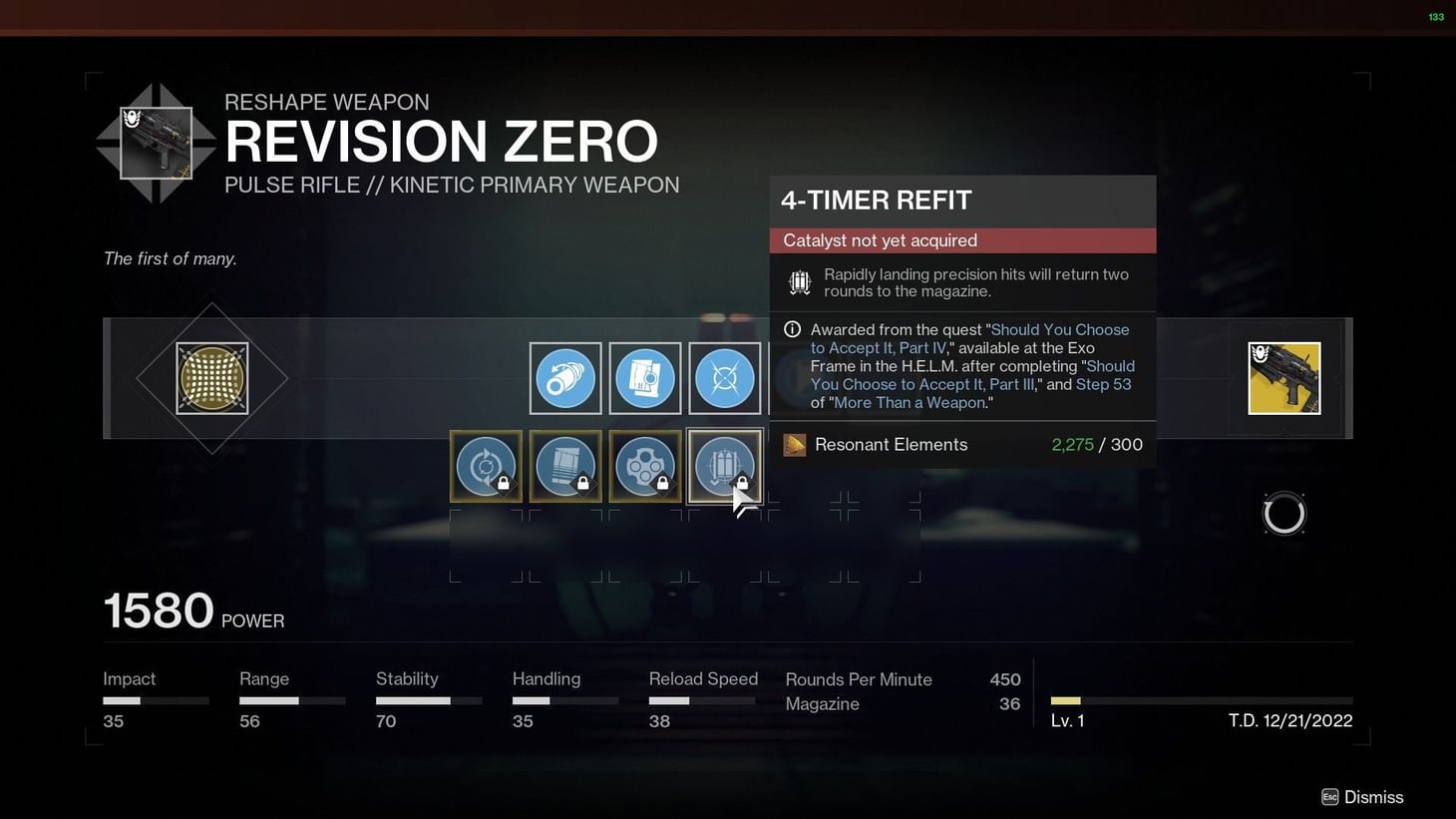Click the locked Outlaw-style catalyst perk icon
Viewport: 1456px width, 819px height.
(x=486, y=466)
